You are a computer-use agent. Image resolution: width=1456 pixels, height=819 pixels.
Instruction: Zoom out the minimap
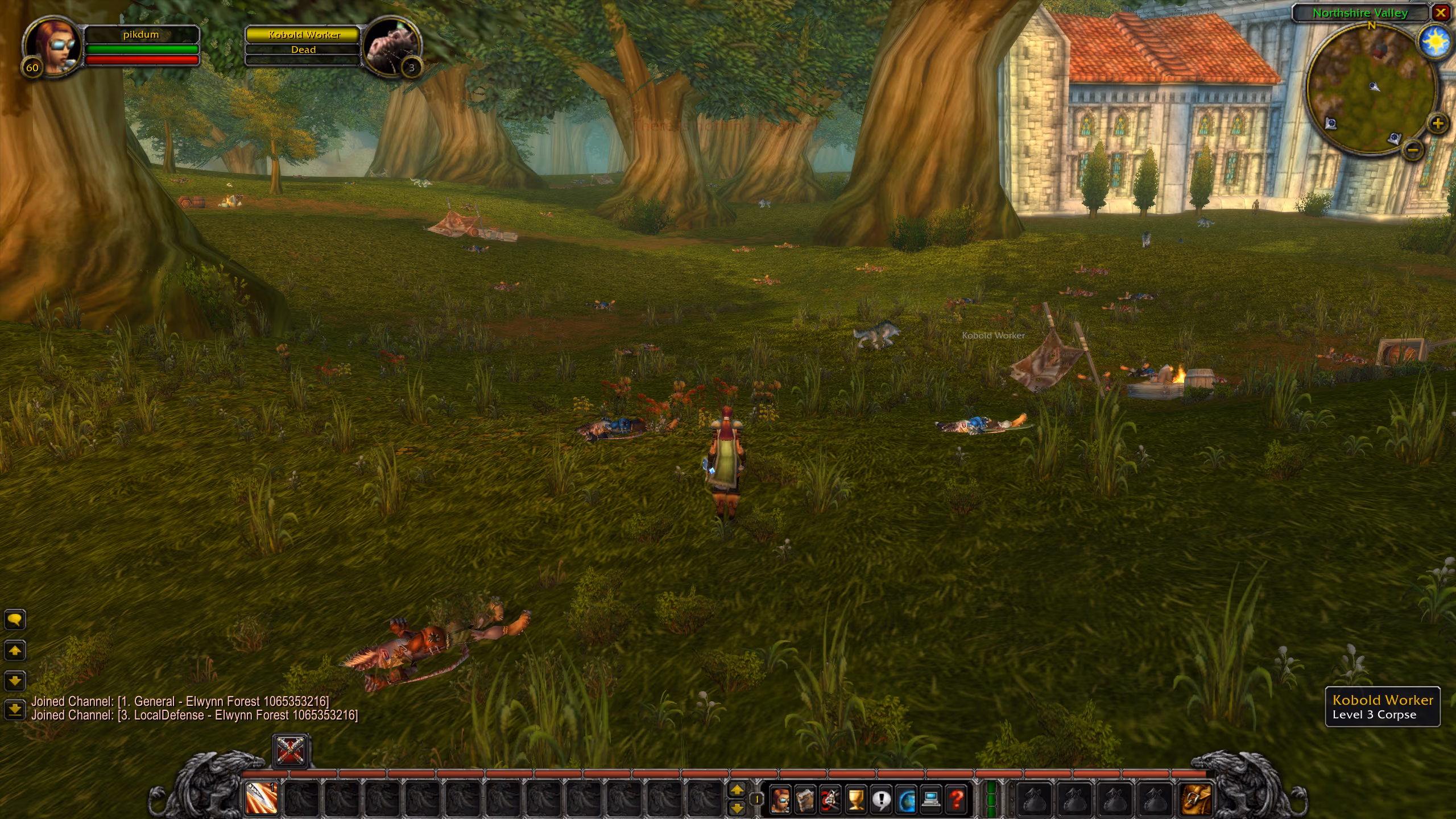[x=1413, y=150]
